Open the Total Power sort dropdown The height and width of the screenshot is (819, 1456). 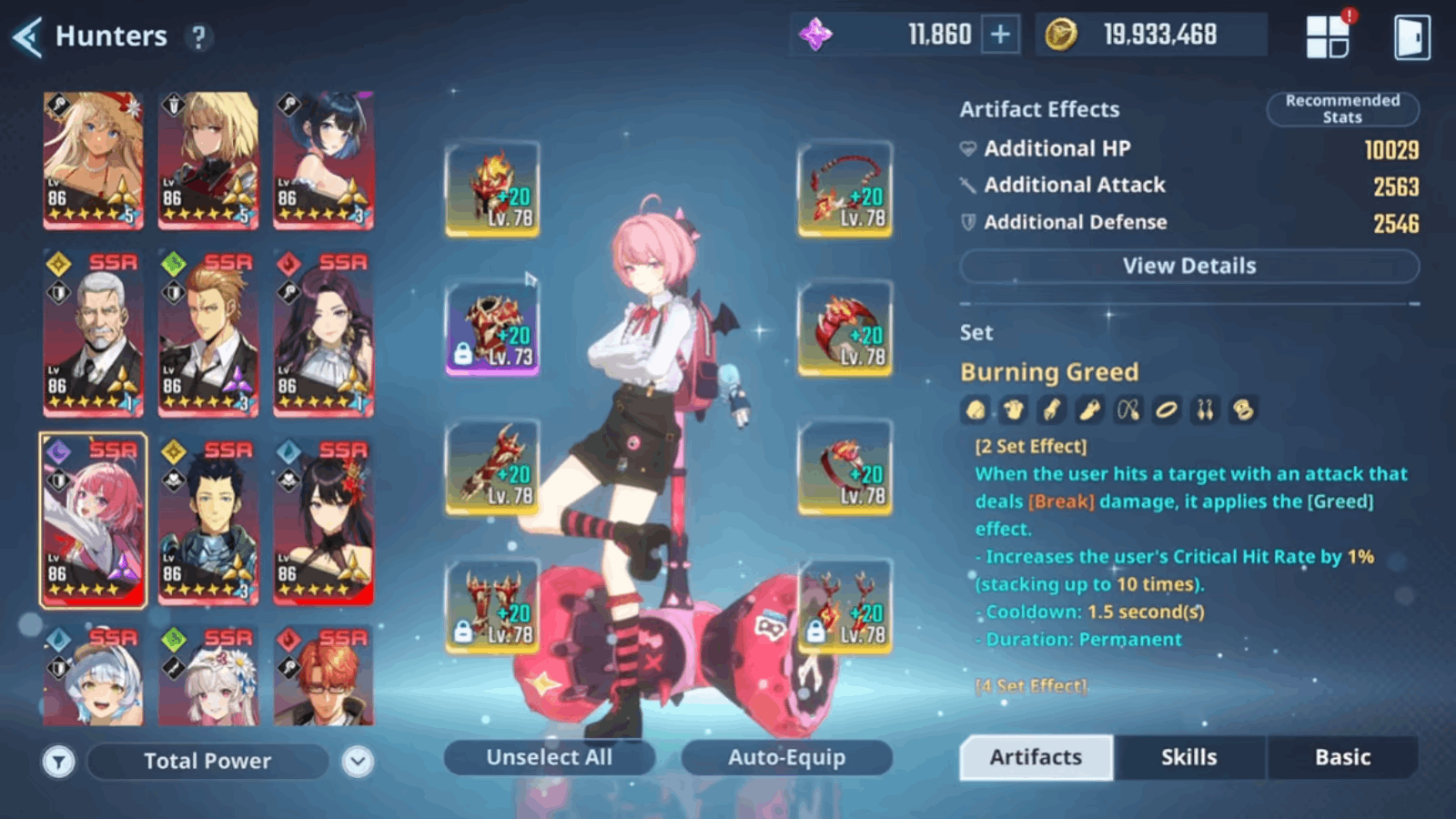pyautogui.click(x=358, y=761)
